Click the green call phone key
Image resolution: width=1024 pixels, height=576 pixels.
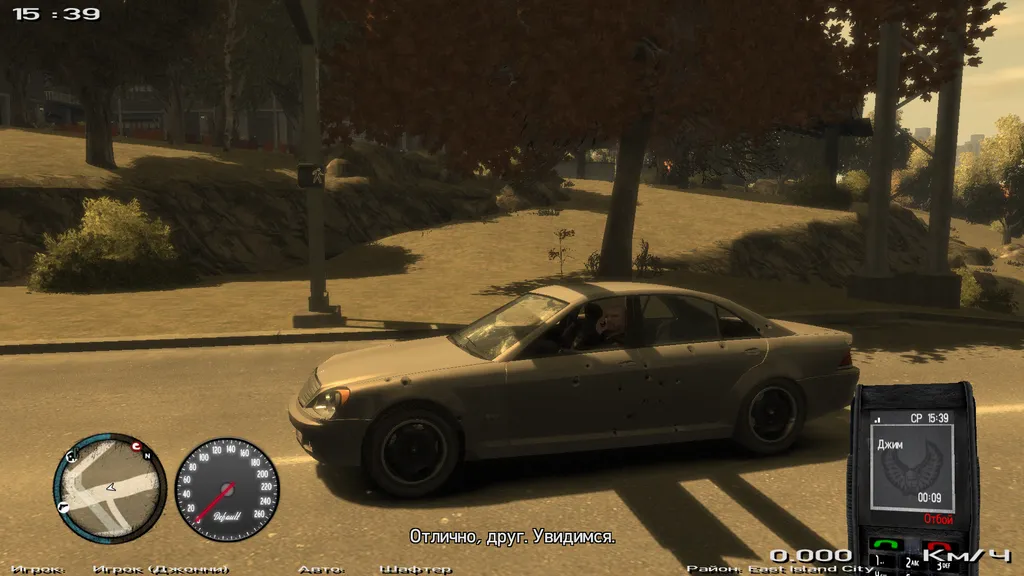pyautogui.click(x=886, y=546)
